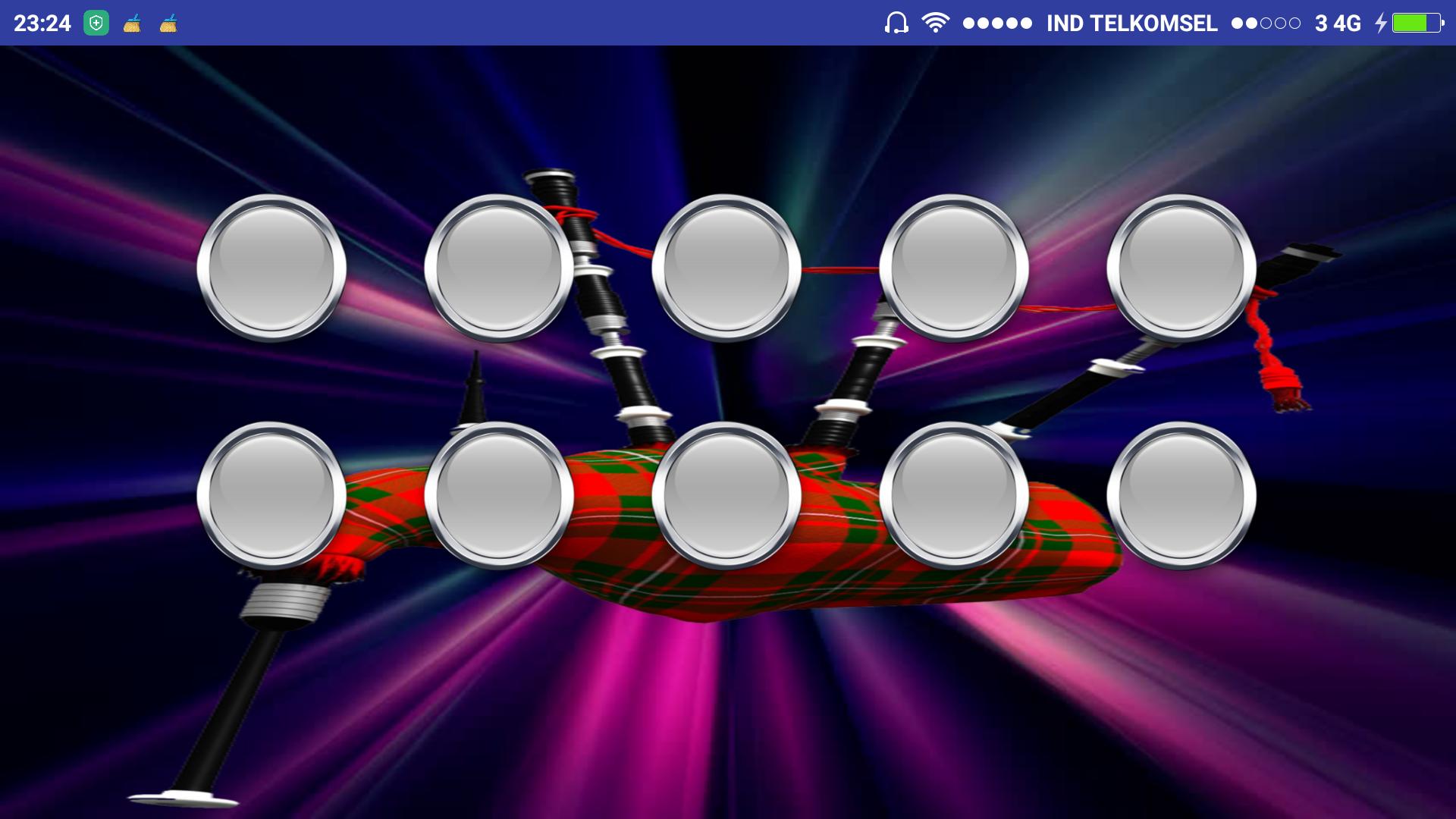1456x819 pixels.
Task: Tap the 3 4G network indicator
Action: pyautogui.click(x=1339, y=23)
